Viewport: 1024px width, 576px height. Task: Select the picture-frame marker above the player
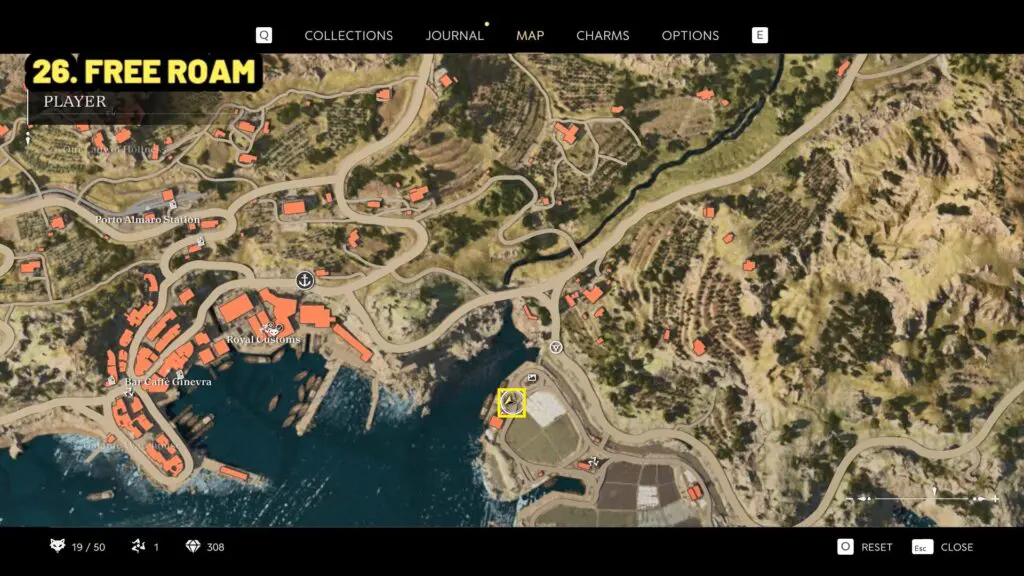coord(532,378)
